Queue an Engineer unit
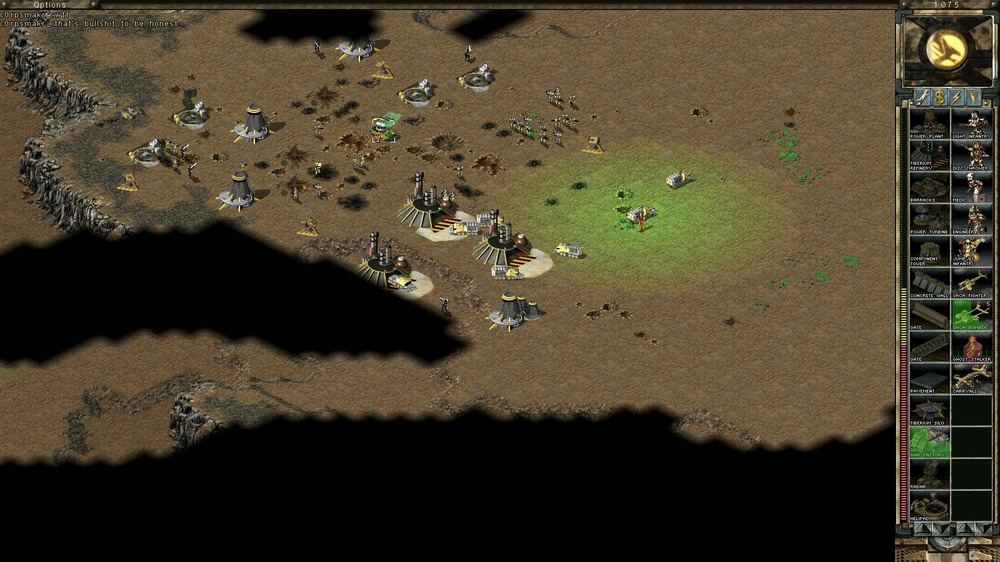 tap(971, 220)
